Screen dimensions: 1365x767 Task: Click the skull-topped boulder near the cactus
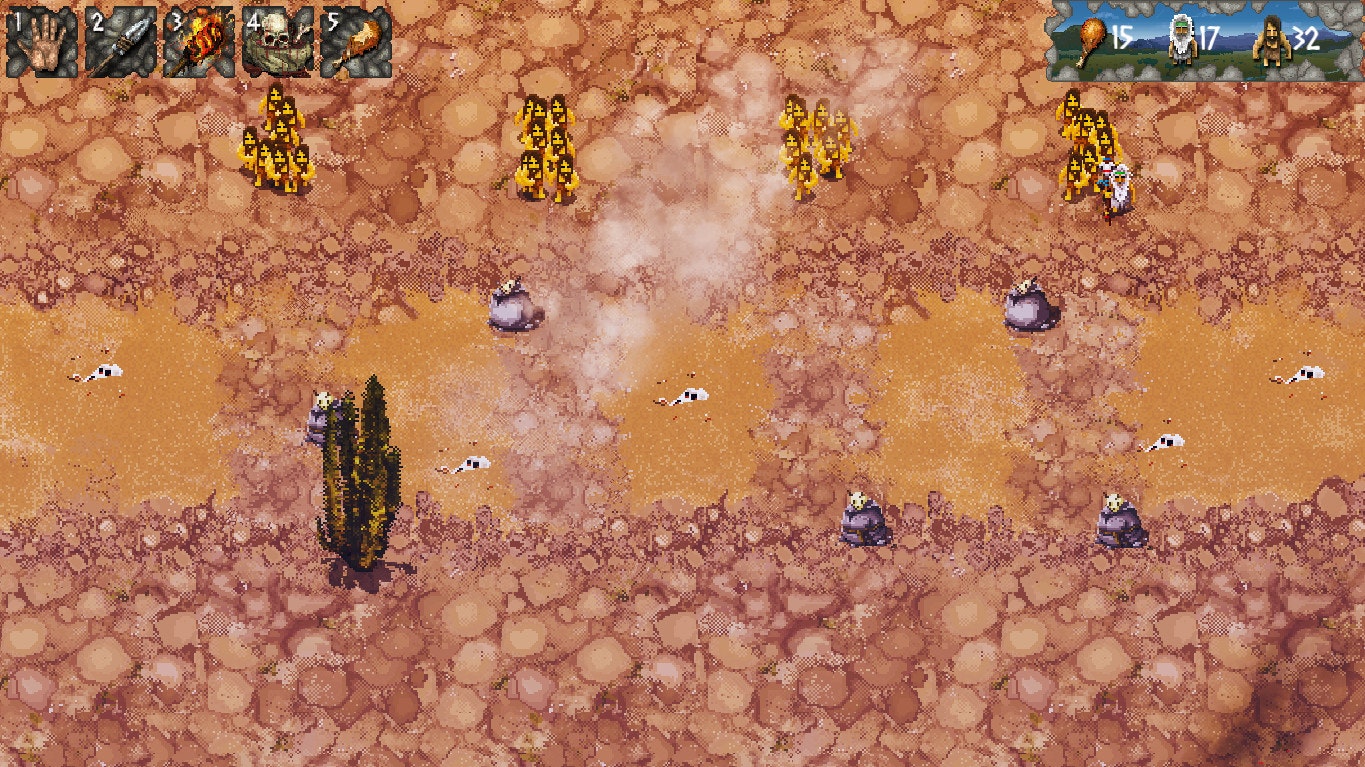point(322,415)
